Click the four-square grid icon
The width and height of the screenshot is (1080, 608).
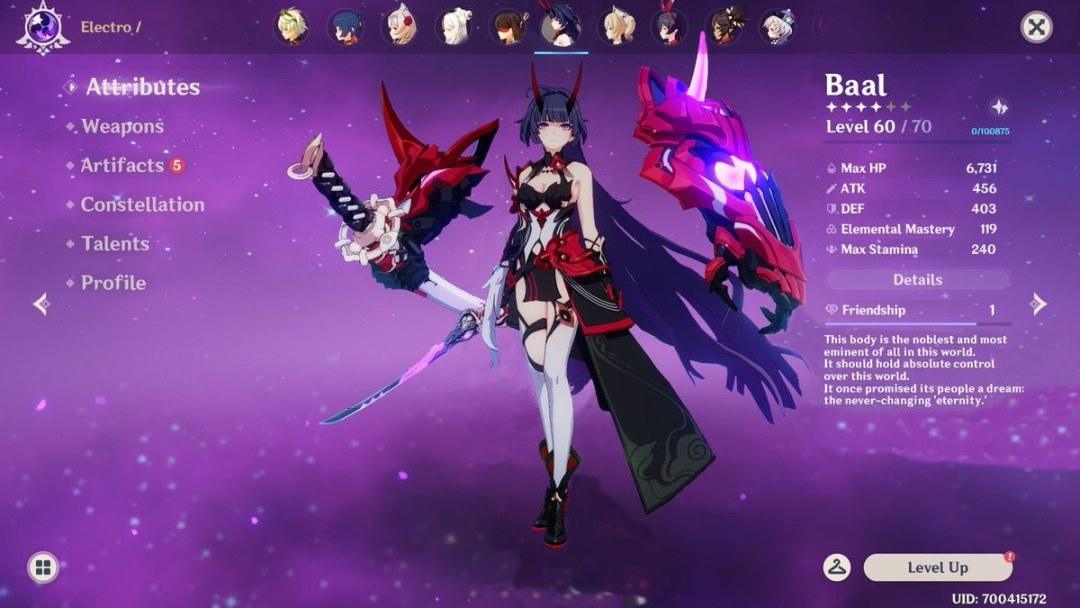pos(42,567)
